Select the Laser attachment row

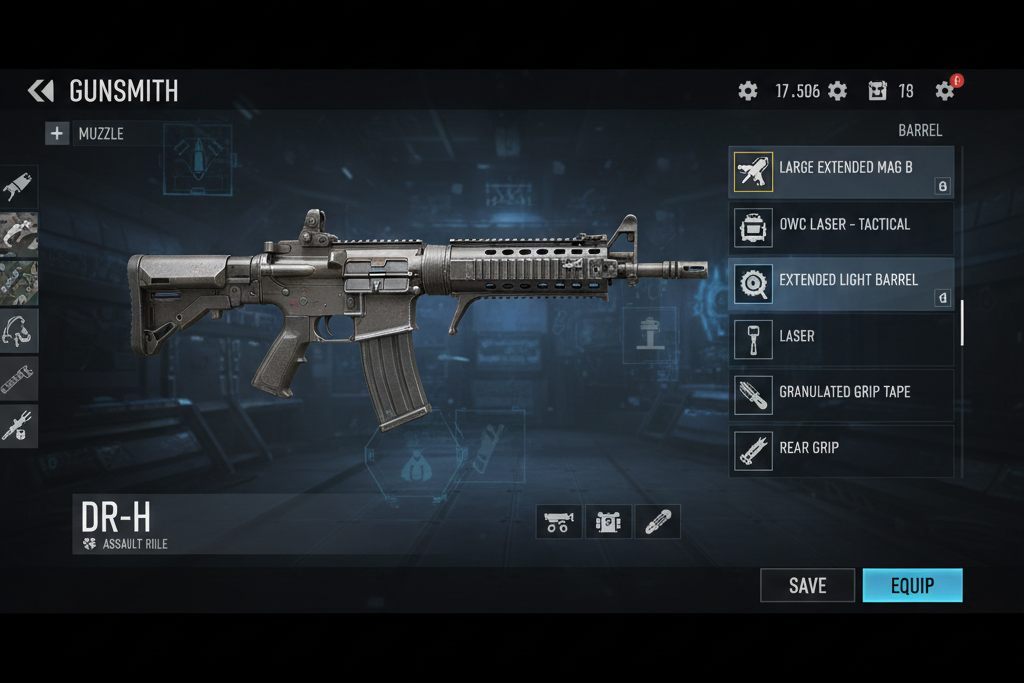pos(842,337)
